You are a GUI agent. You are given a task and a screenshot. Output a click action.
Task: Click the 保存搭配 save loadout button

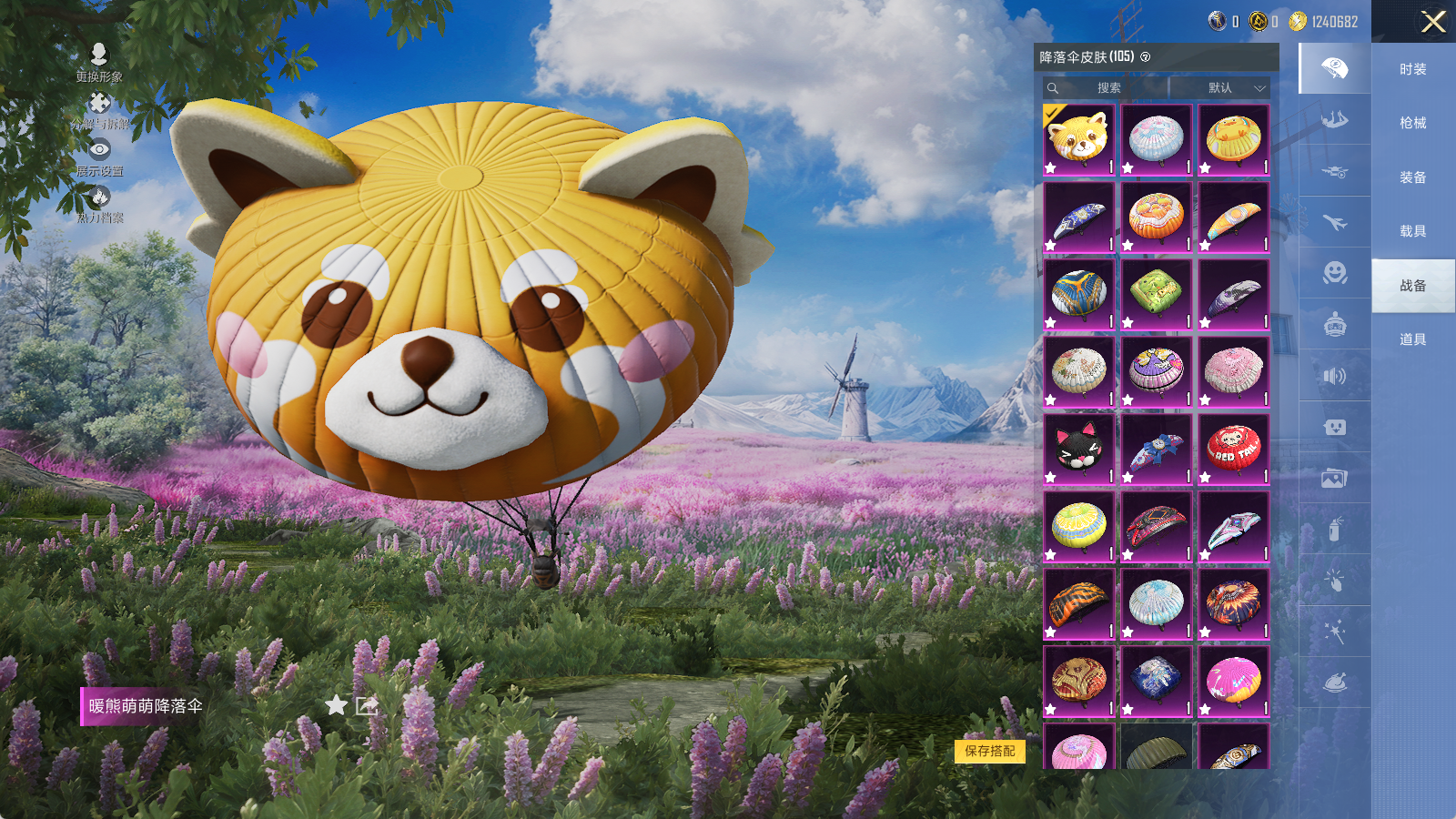pyautogui.click(x=989, y=751)
